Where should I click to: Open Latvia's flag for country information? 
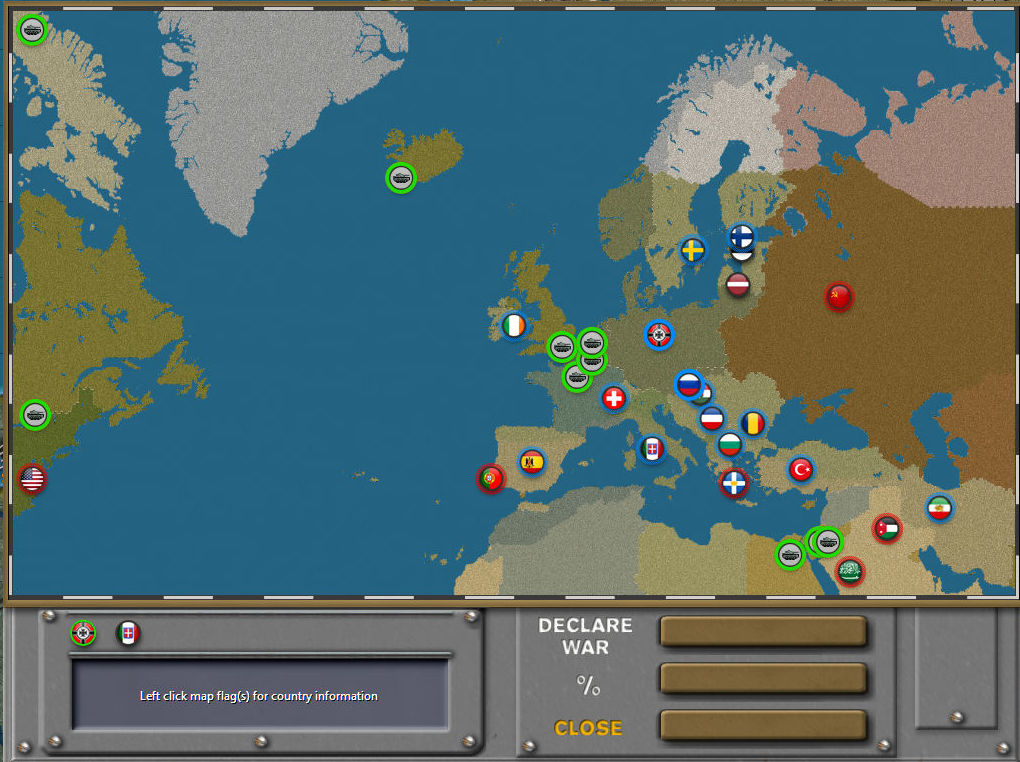pyautogui.click(x=738, y=285)
